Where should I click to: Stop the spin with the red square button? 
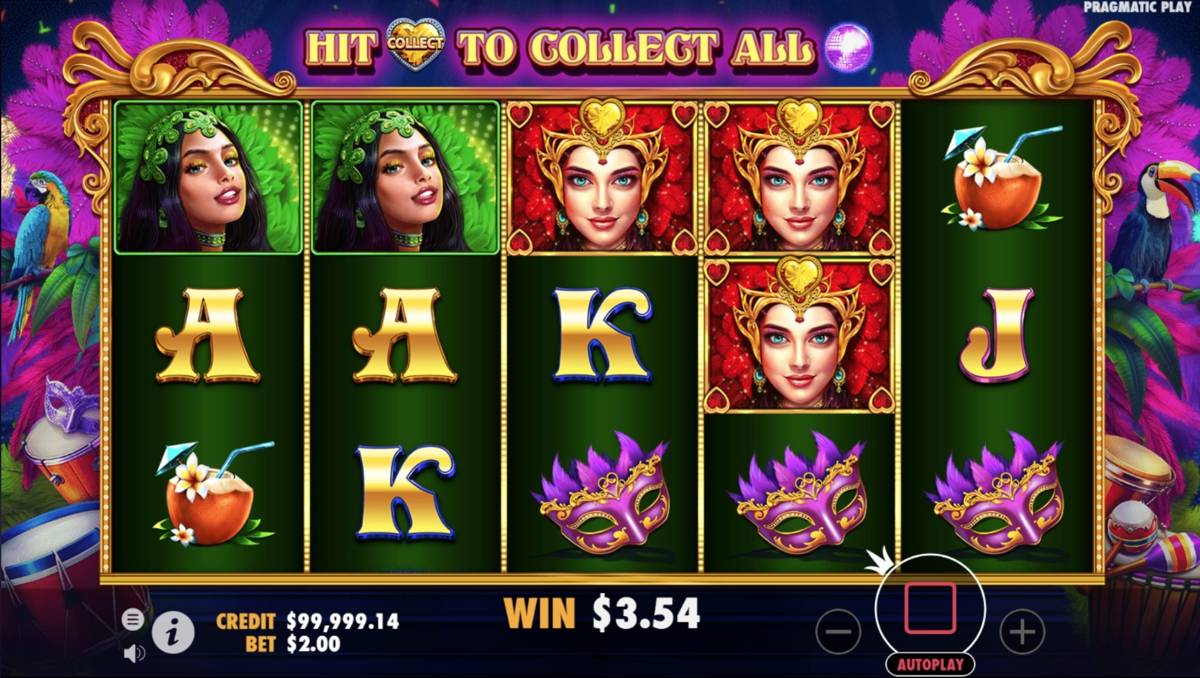[x=930, y=609]
